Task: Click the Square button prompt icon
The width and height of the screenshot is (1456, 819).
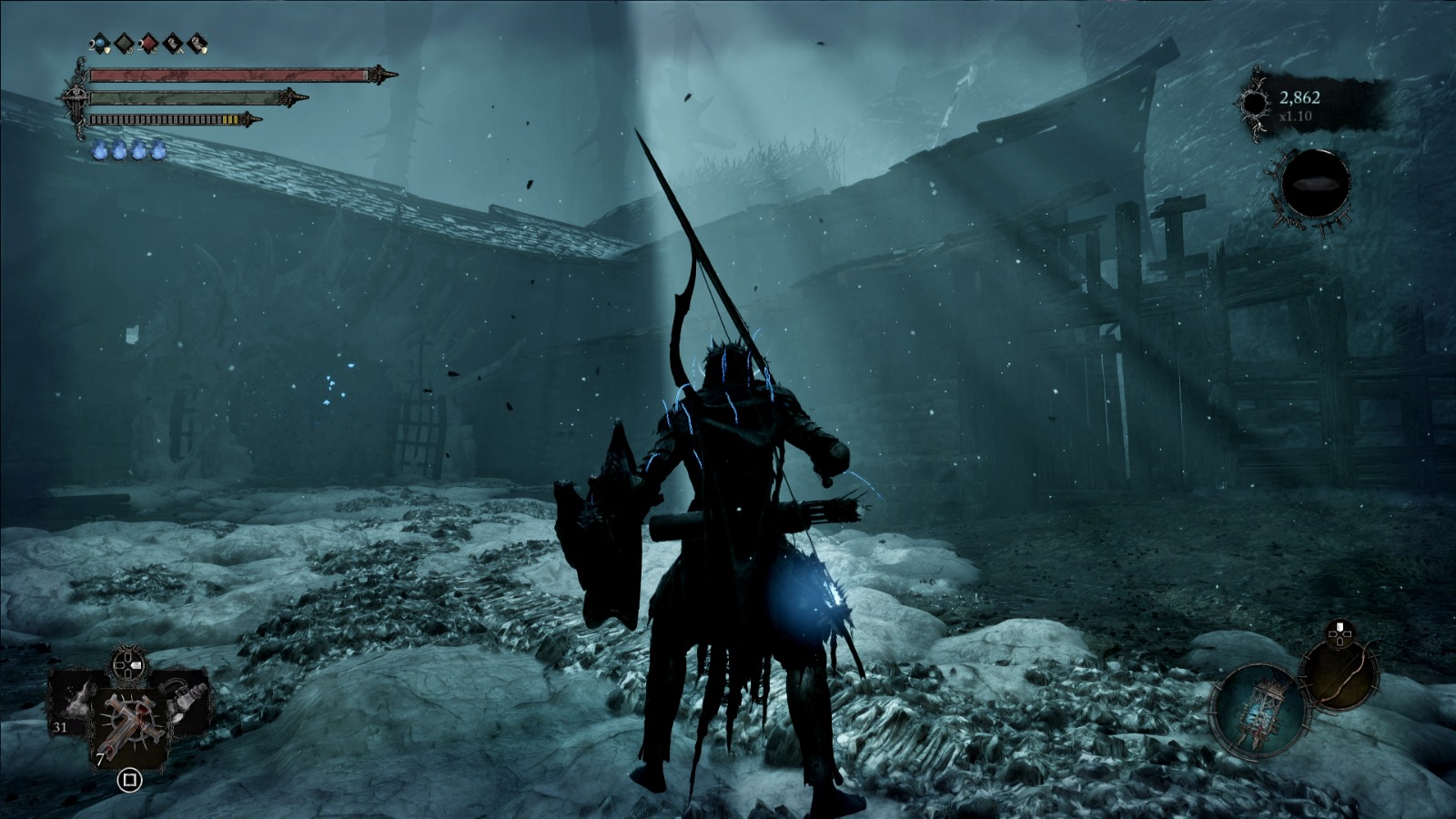Action: coord(130,780)
